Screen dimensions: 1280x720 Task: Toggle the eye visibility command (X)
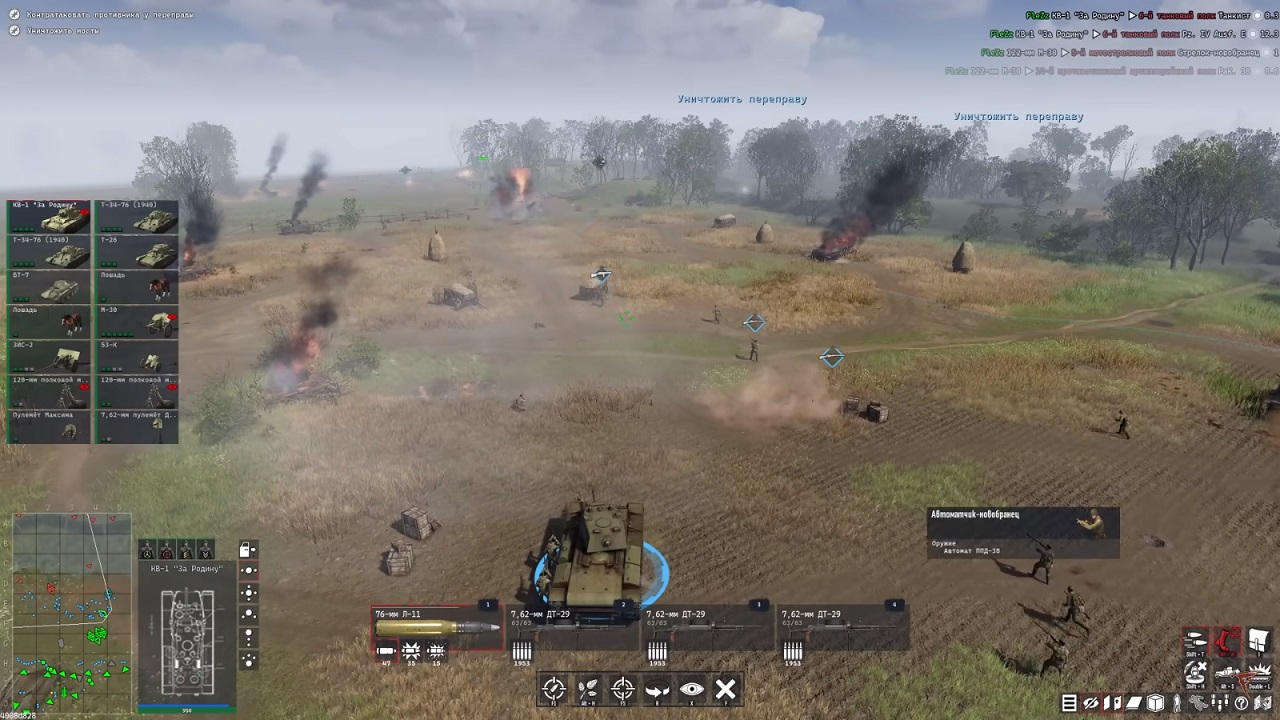pyautogui.click(x=692, y=689)
